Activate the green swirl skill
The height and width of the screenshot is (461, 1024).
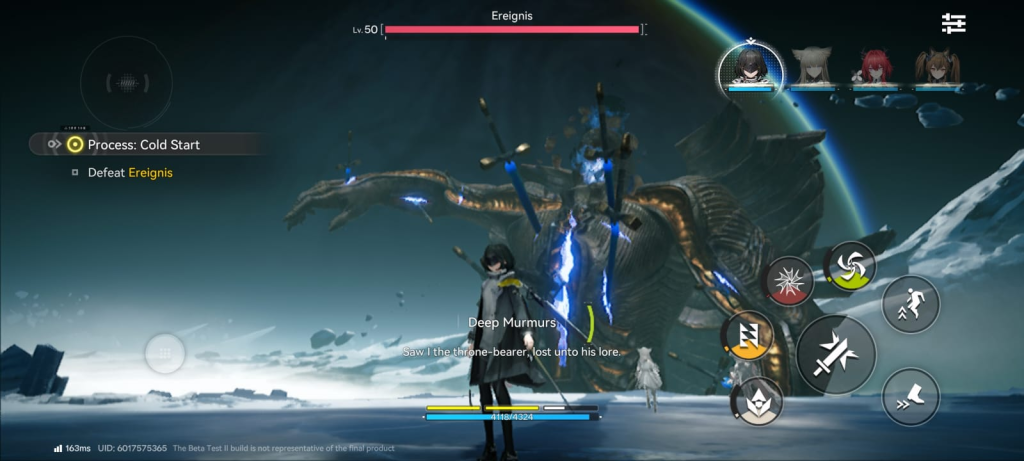click(849, 265)
